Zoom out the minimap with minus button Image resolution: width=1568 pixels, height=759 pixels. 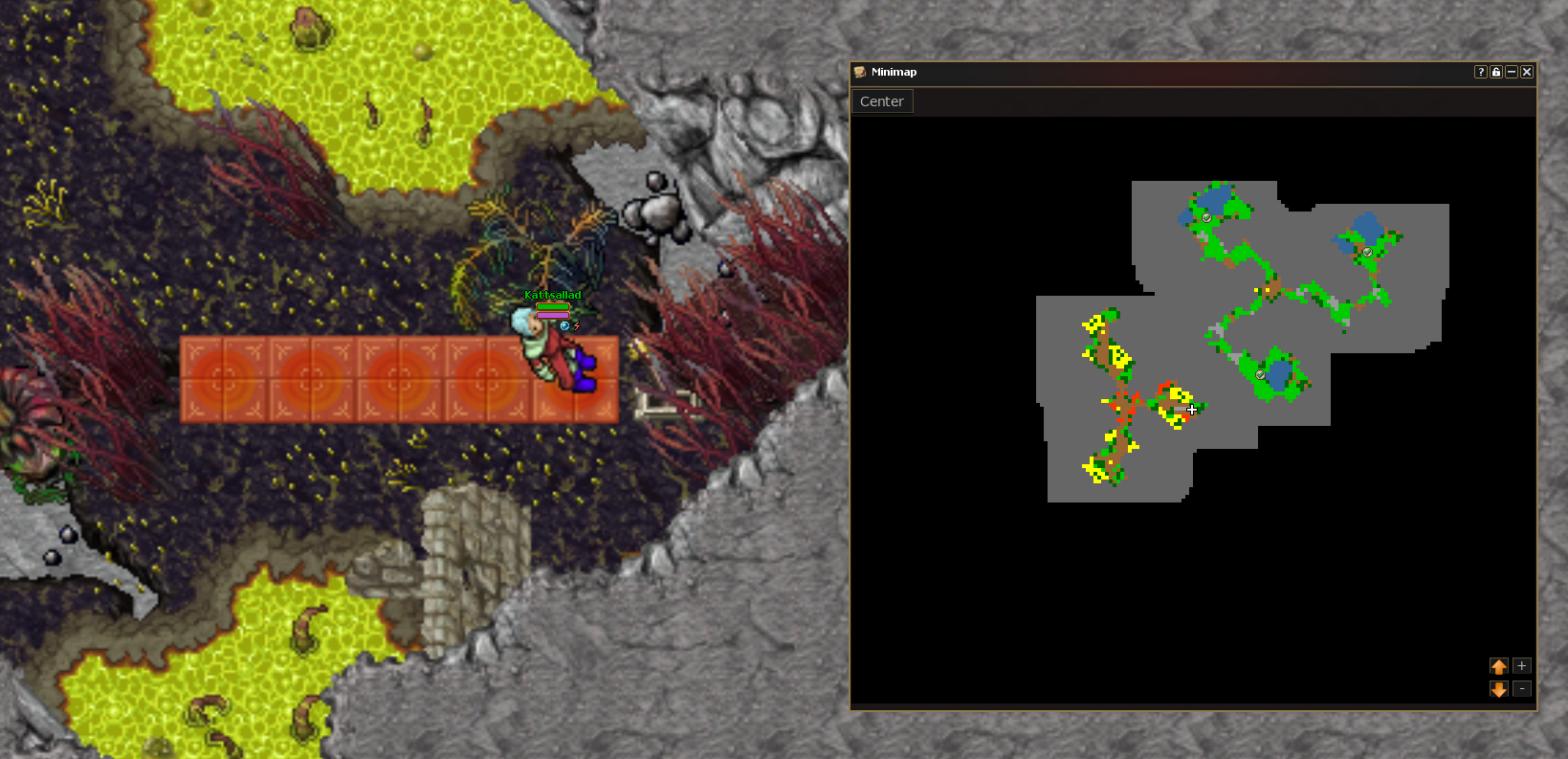(1521, 689)
